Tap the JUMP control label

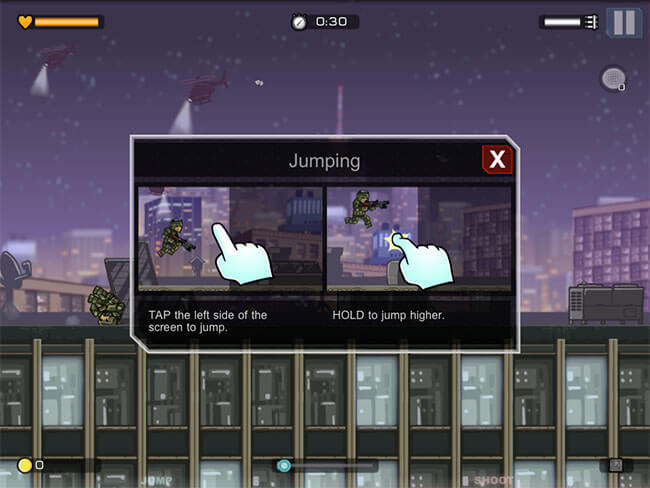point(157,480)
